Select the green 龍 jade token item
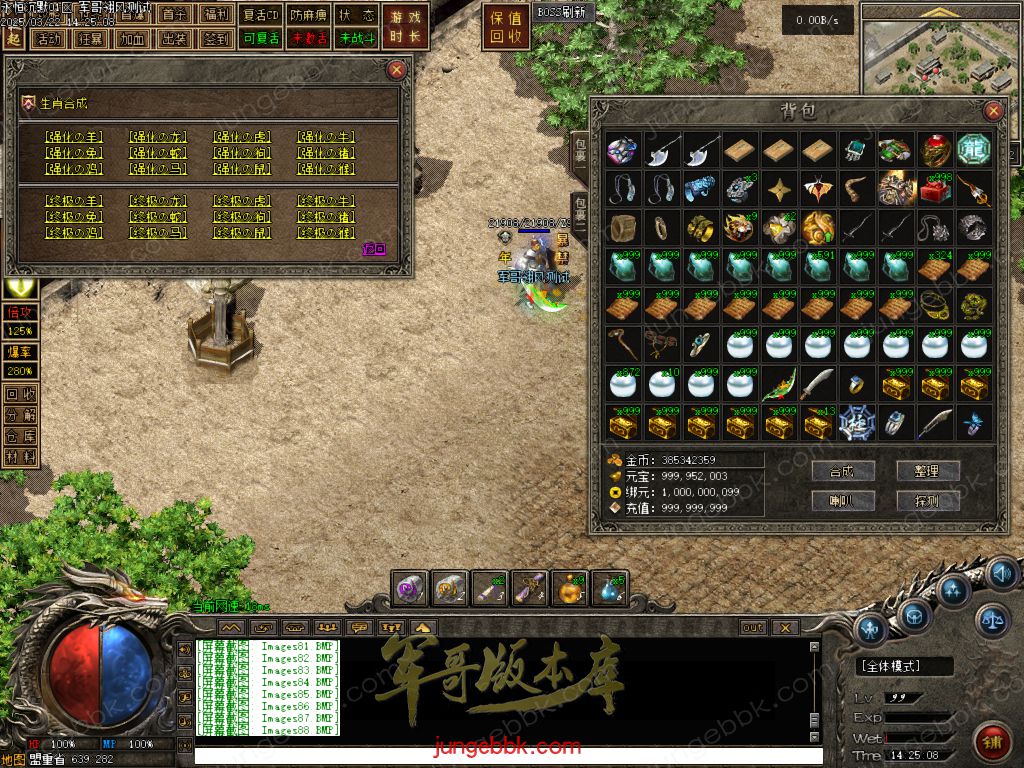 (x=973, y=150)
